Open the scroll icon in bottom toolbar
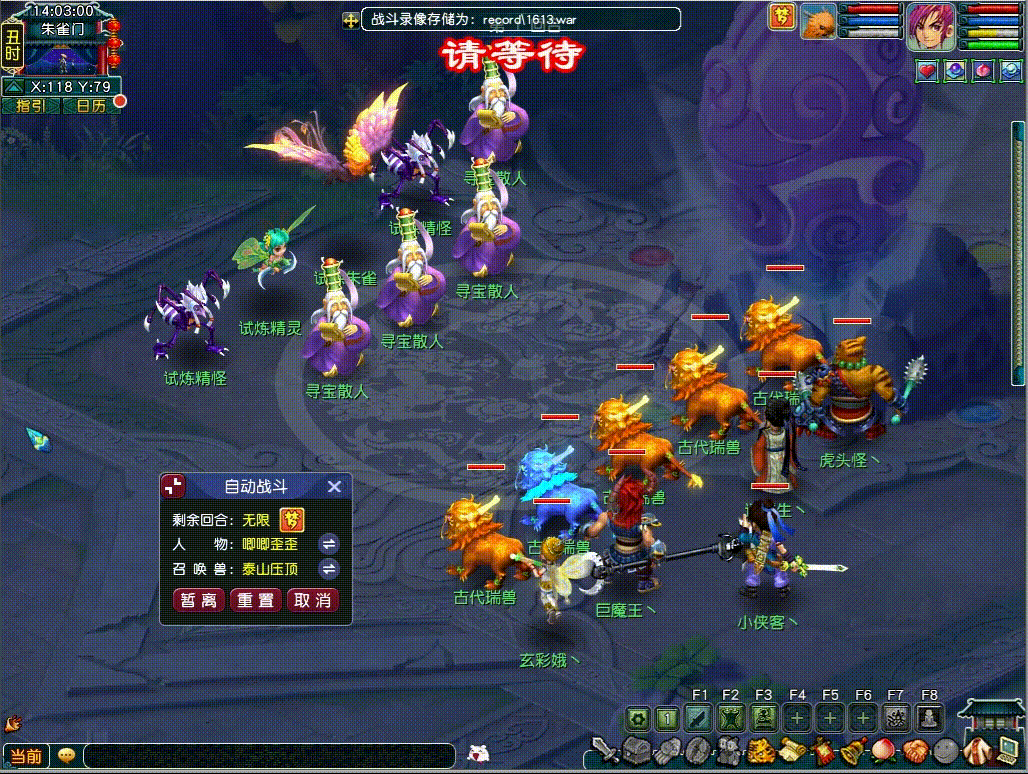The height and width of the screenshot is (774, 1028). click(x=793, y=750)
